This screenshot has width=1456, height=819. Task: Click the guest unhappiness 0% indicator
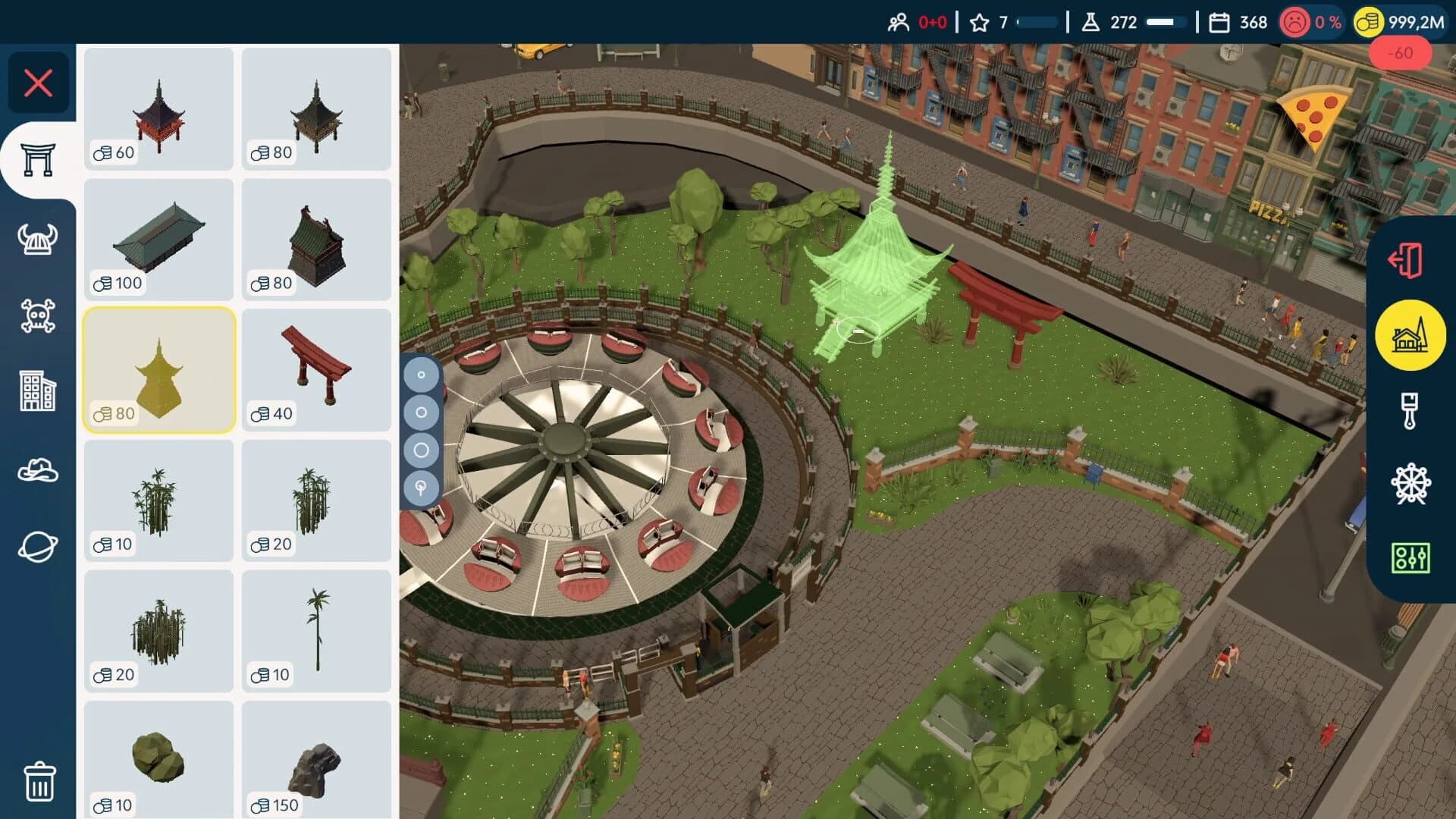pos(1312,23)
